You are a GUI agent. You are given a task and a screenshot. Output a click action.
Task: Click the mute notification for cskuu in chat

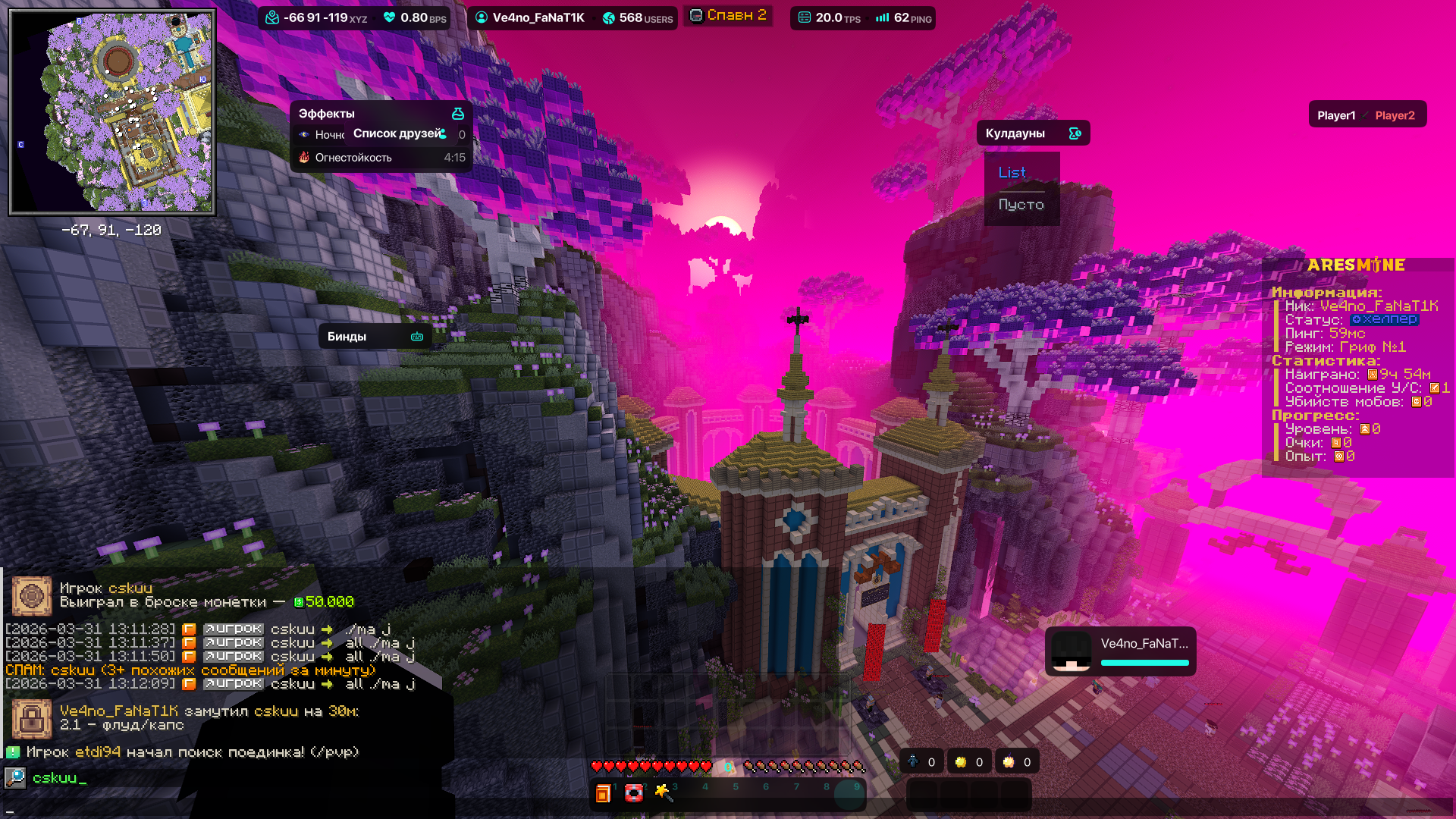click(x=209, y=718)
